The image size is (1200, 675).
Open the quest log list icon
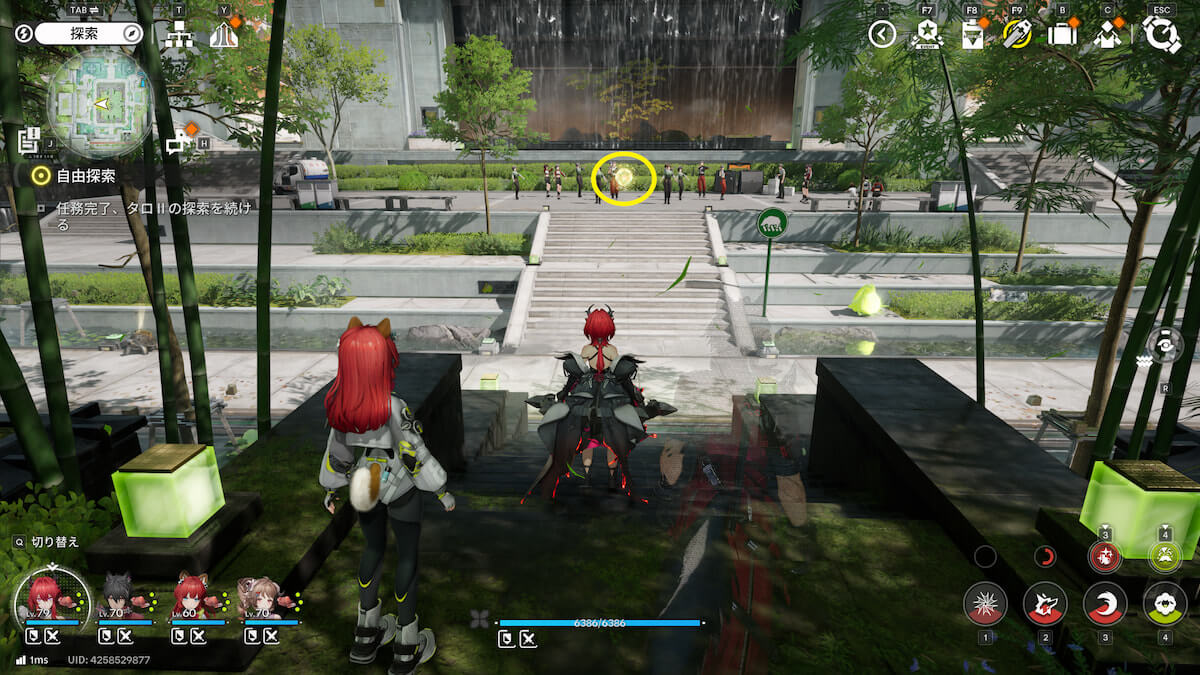[x=28, y=140]
